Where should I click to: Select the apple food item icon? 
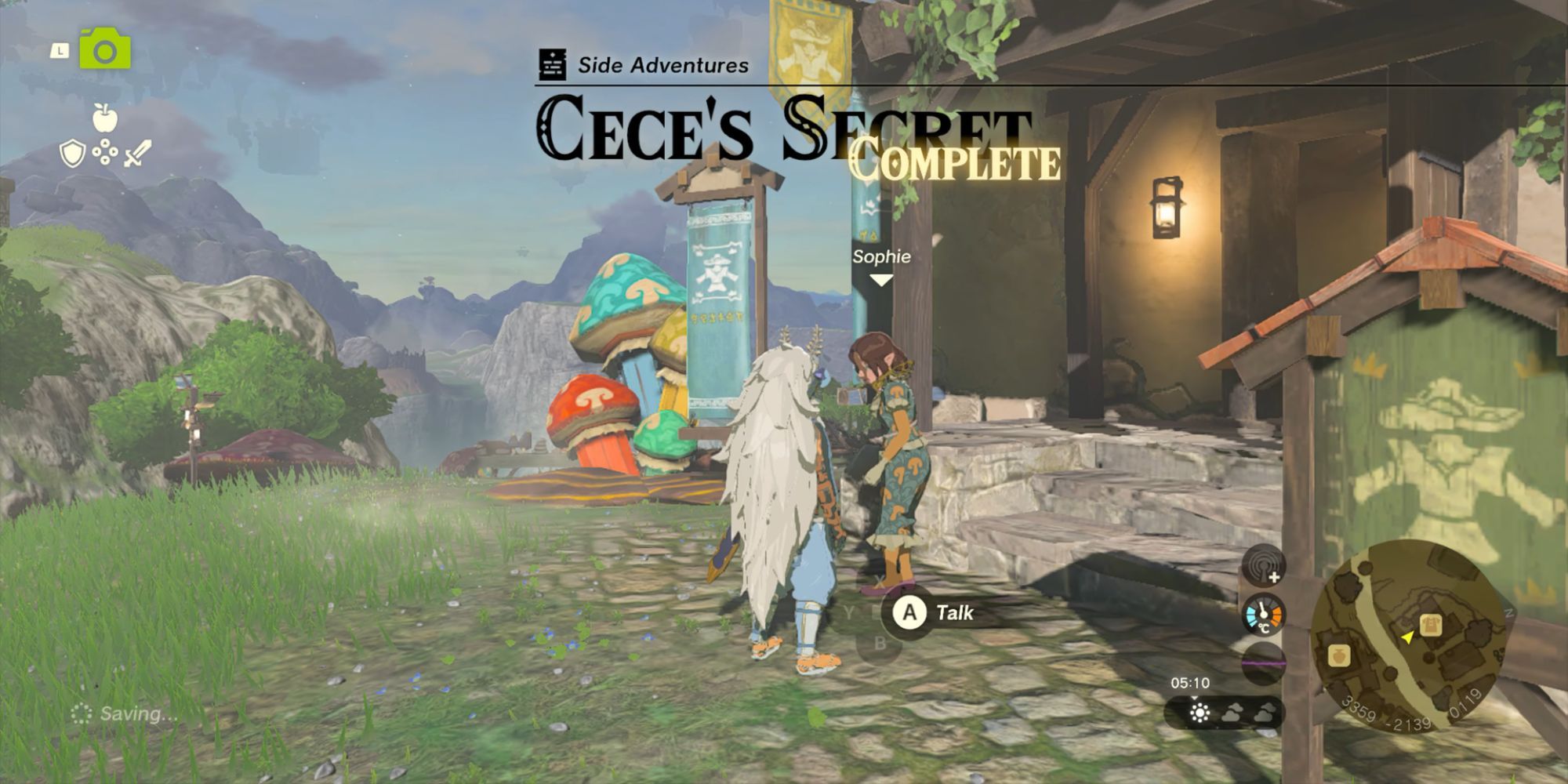105,118
